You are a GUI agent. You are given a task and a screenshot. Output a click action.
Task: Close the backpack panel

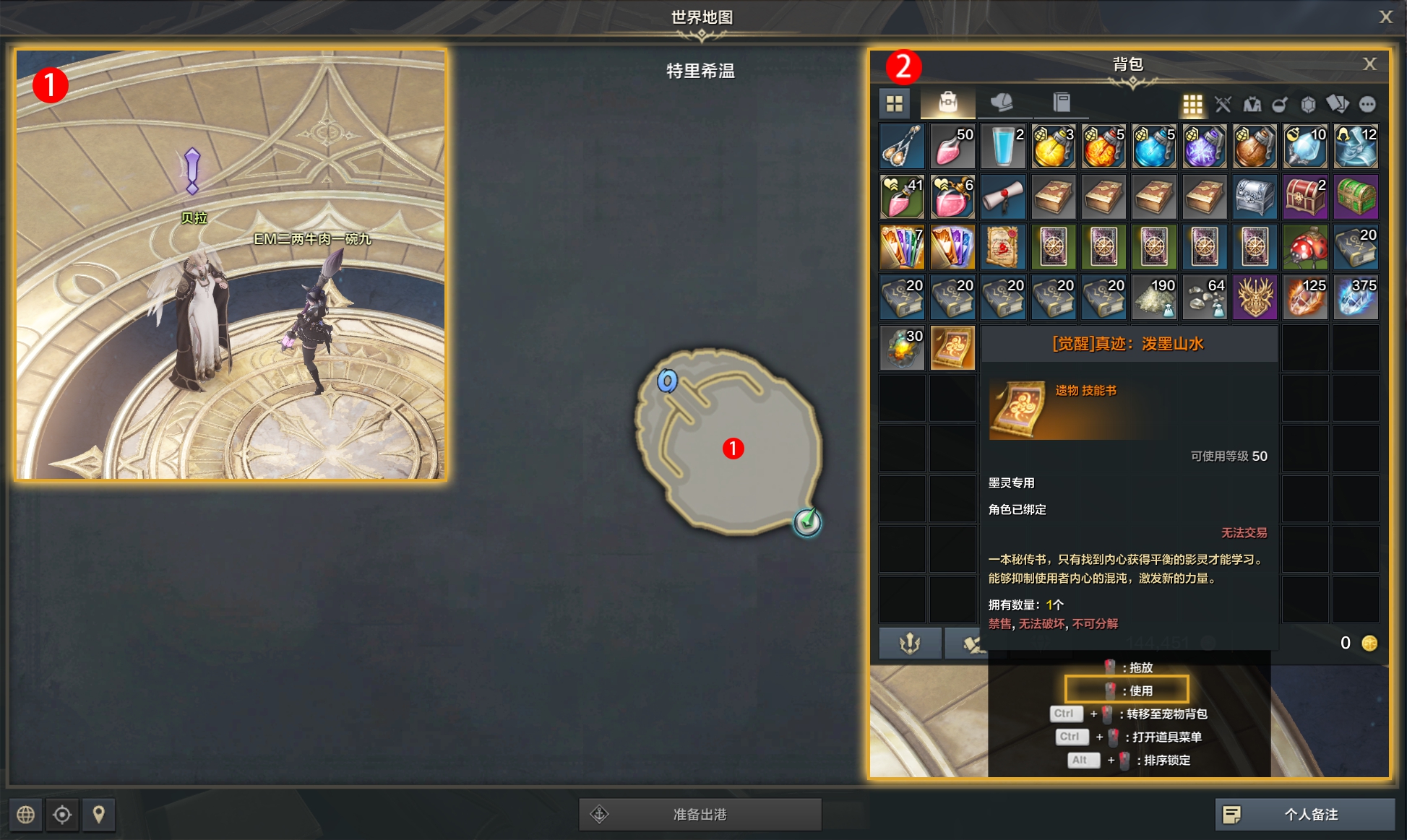[1369, 64]
